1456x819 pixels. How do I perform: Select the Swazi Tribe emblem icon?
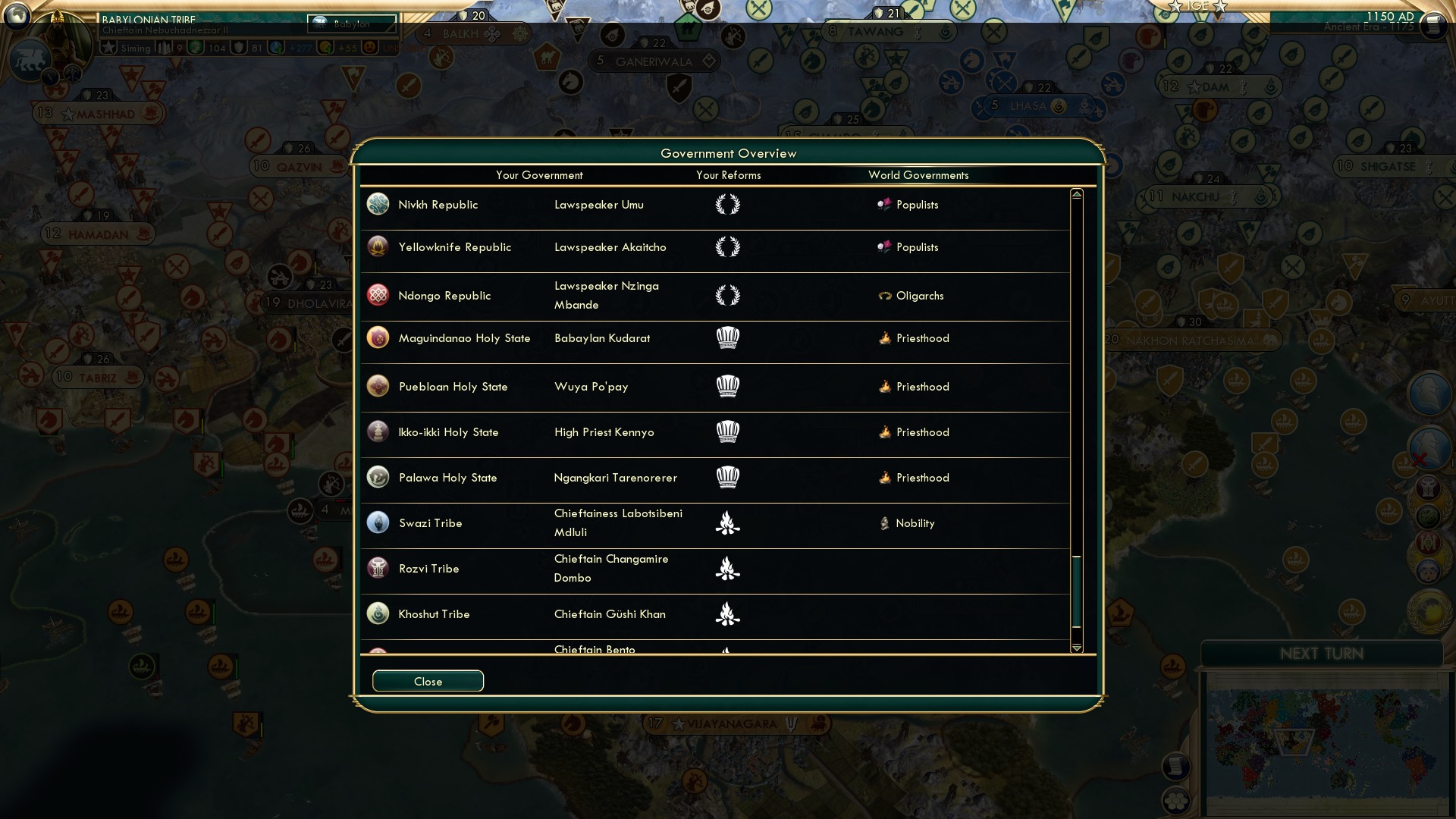pyautogui.click(x=378, y=522)
